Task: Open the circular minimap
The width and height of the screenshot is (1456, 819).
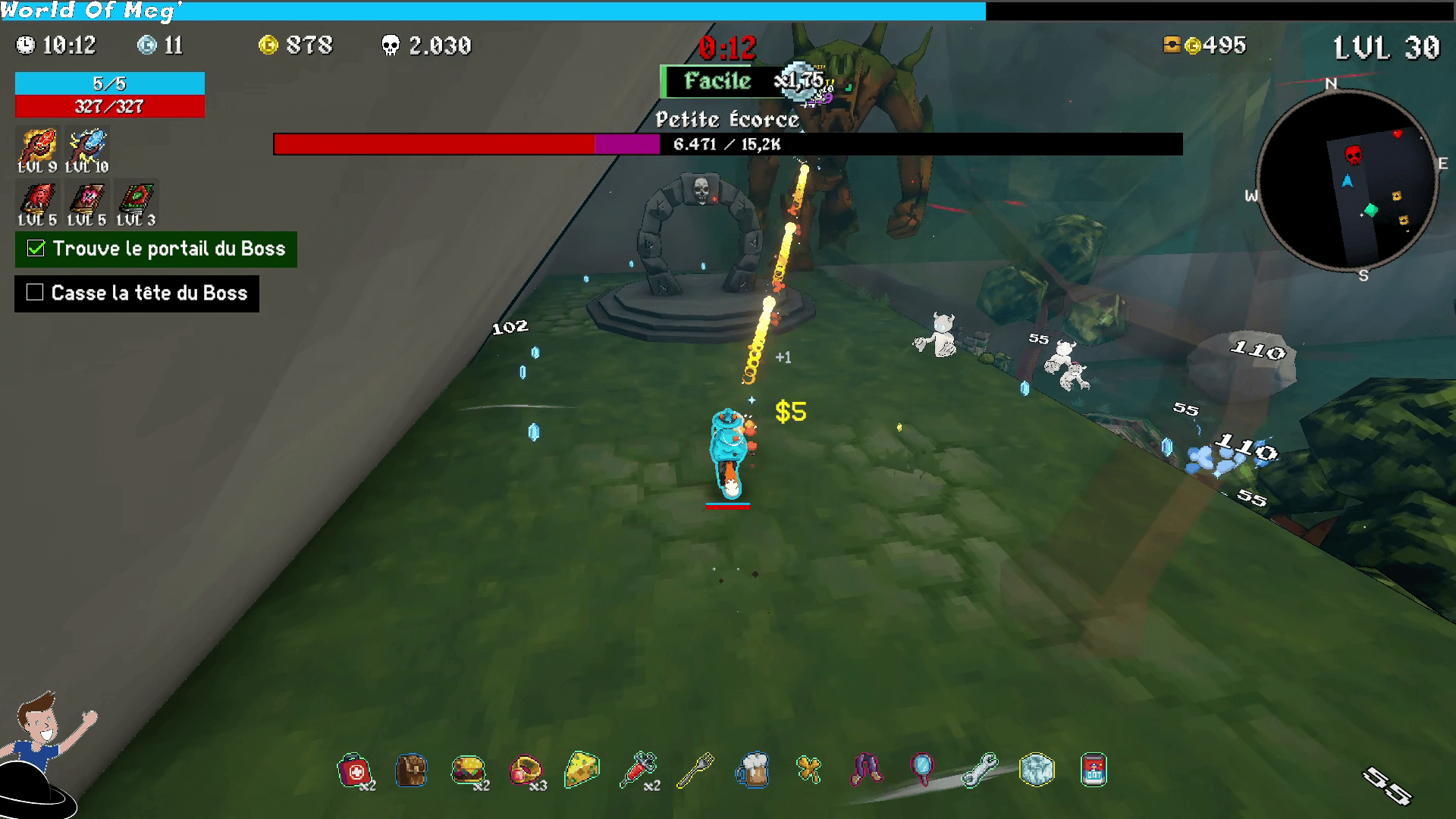Action: click(x=1347, y=180)
